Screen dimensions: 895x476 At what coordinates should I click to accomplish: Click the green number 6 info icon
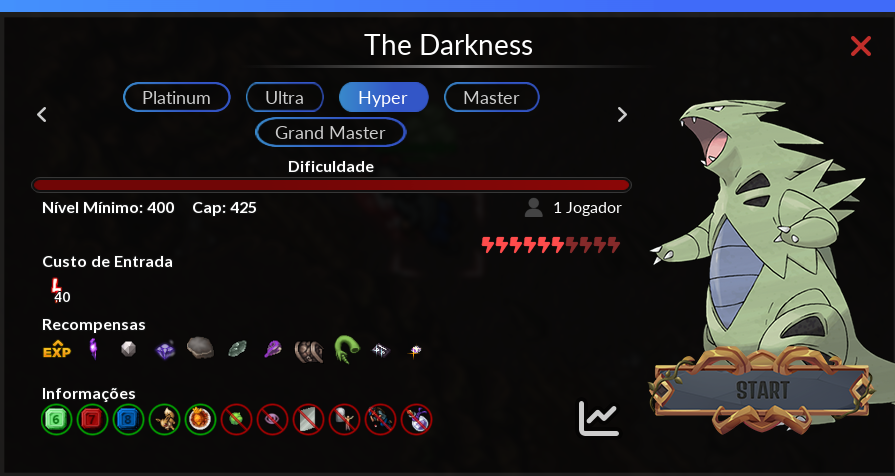coord(56,418)
